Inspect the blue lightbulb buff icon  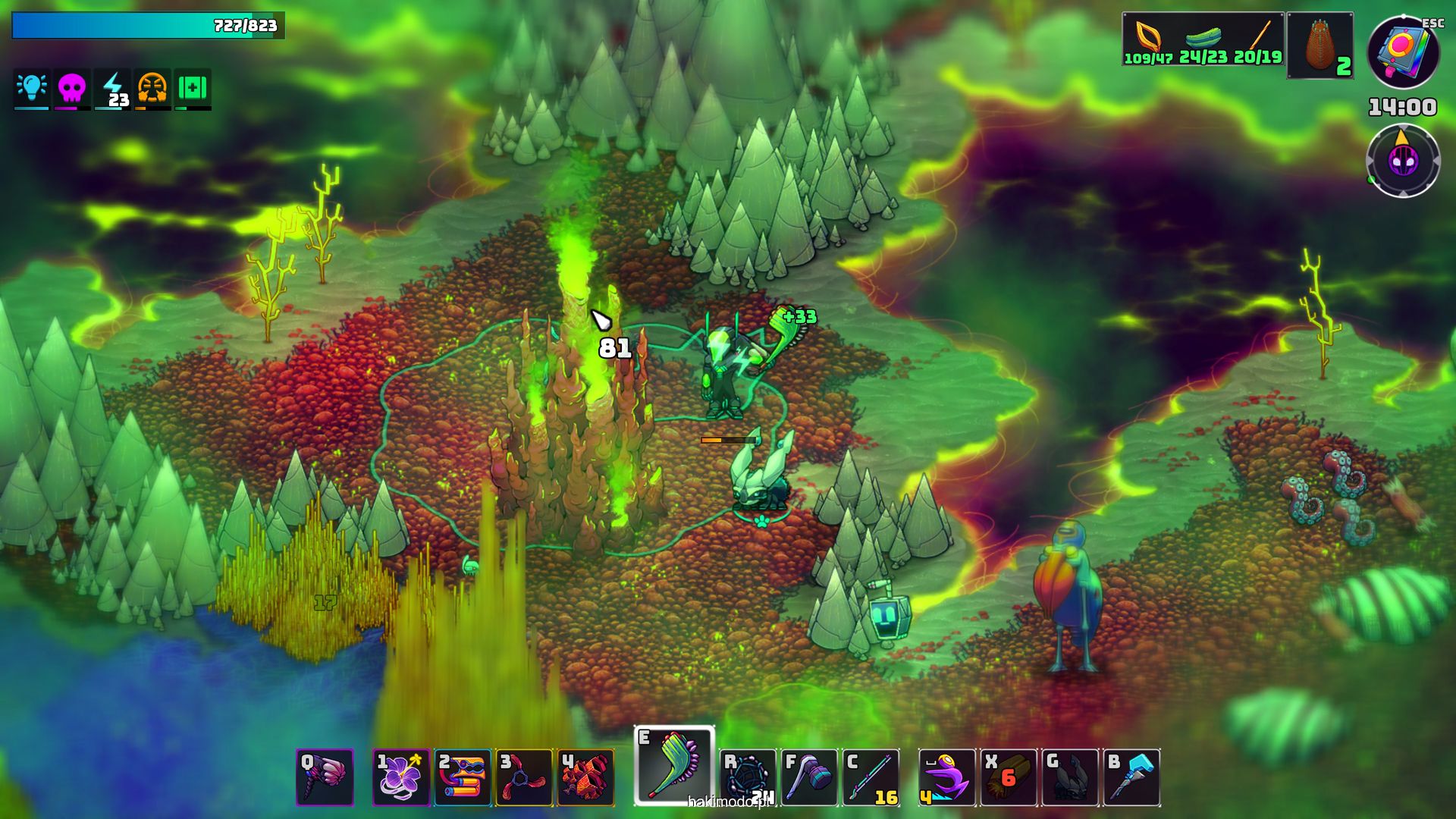[32, 88]
